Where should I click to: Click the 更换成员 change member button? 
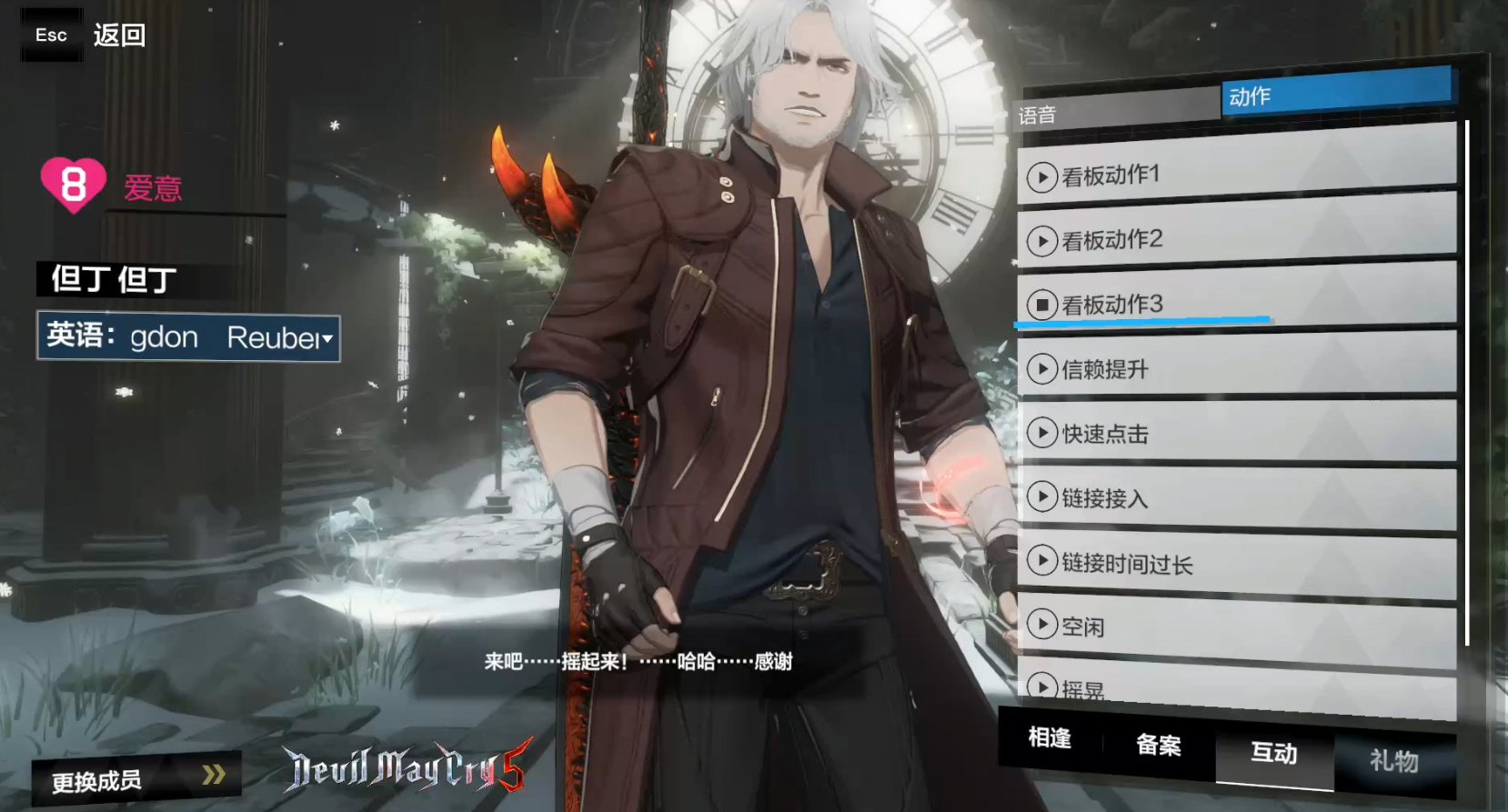click(136, 778)
